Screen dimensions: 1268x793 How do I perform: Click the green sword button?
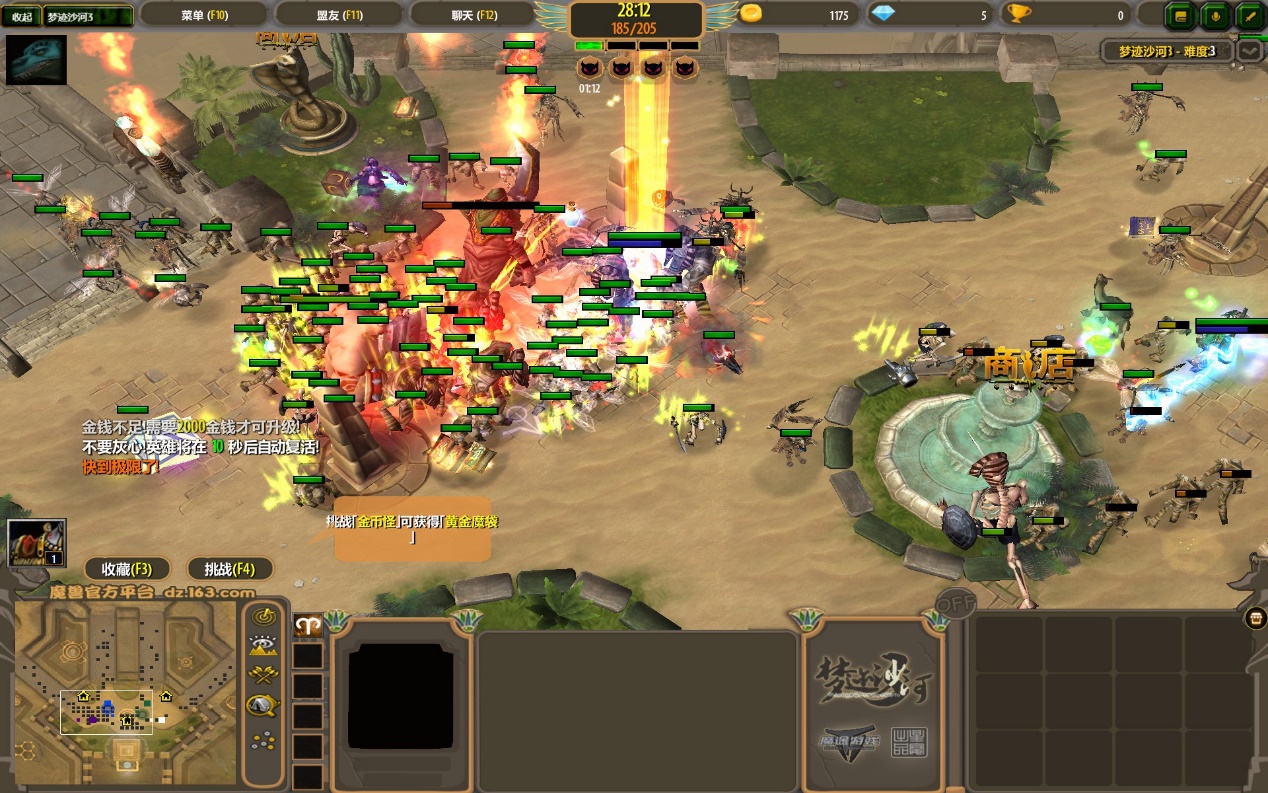pyautogui.click(x=1249, y=15)
